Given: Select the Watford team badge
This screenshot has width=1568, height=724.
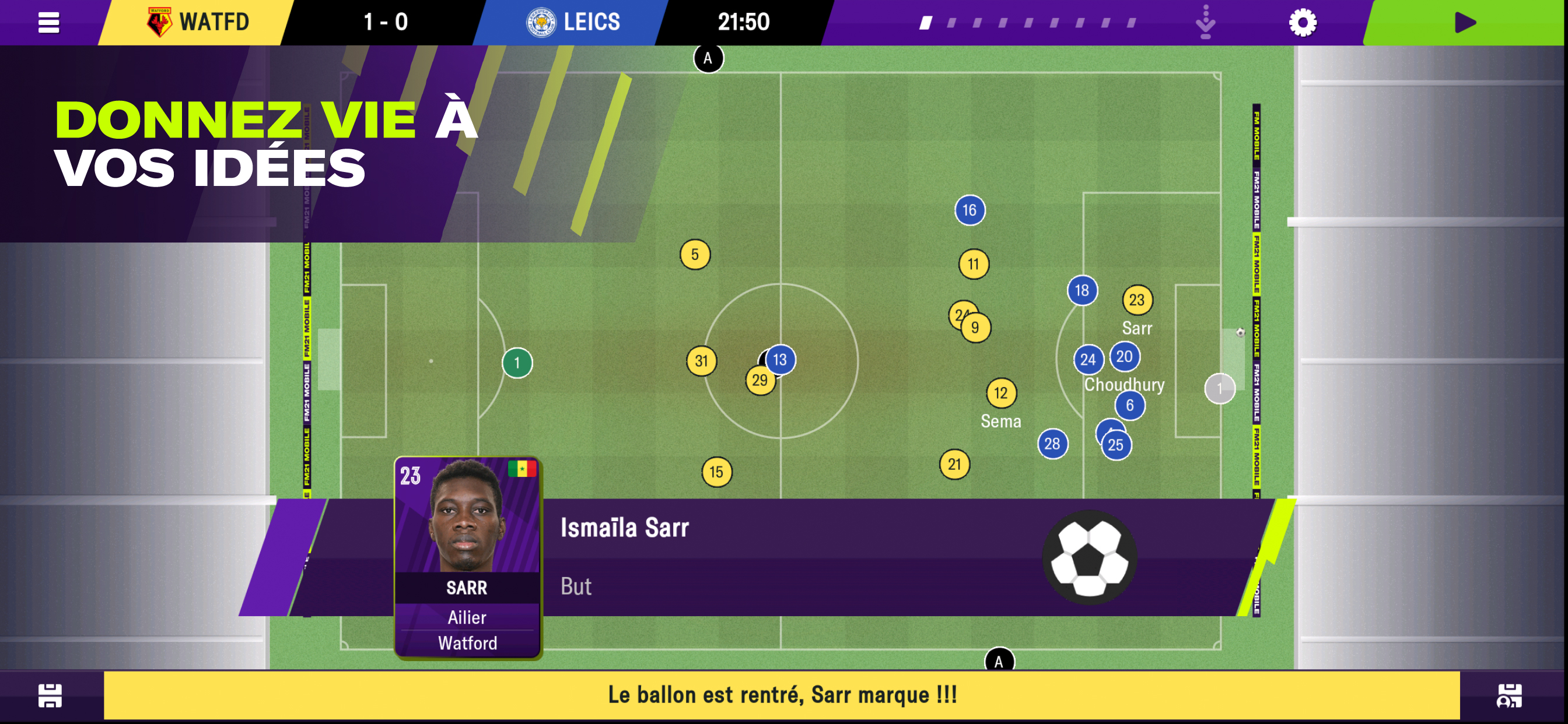Looking at the screenshot, I should (x=159, y=23).
